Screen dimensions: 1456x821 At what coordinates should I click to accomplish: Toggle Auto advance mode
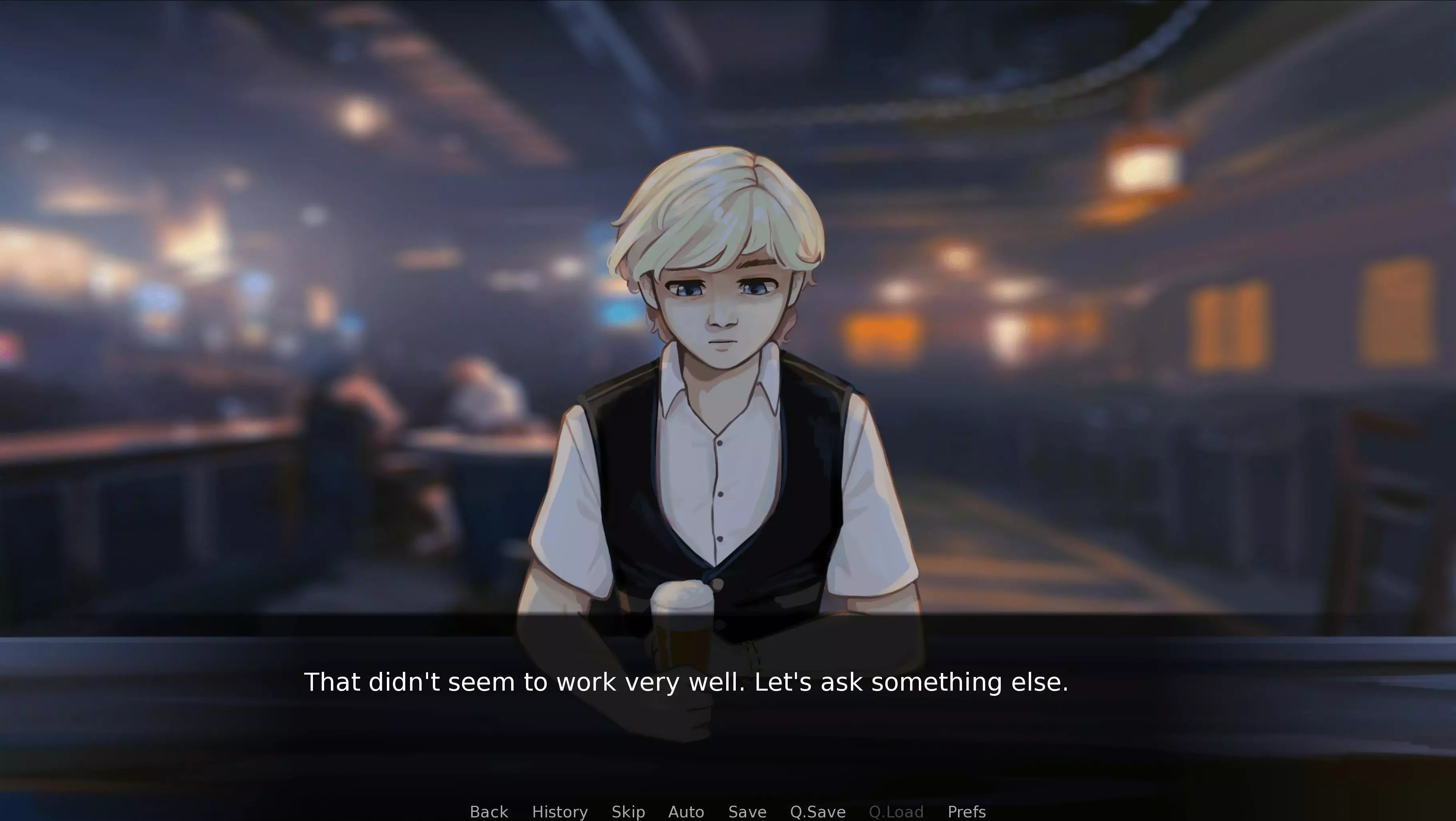click(x=686, y=811)
